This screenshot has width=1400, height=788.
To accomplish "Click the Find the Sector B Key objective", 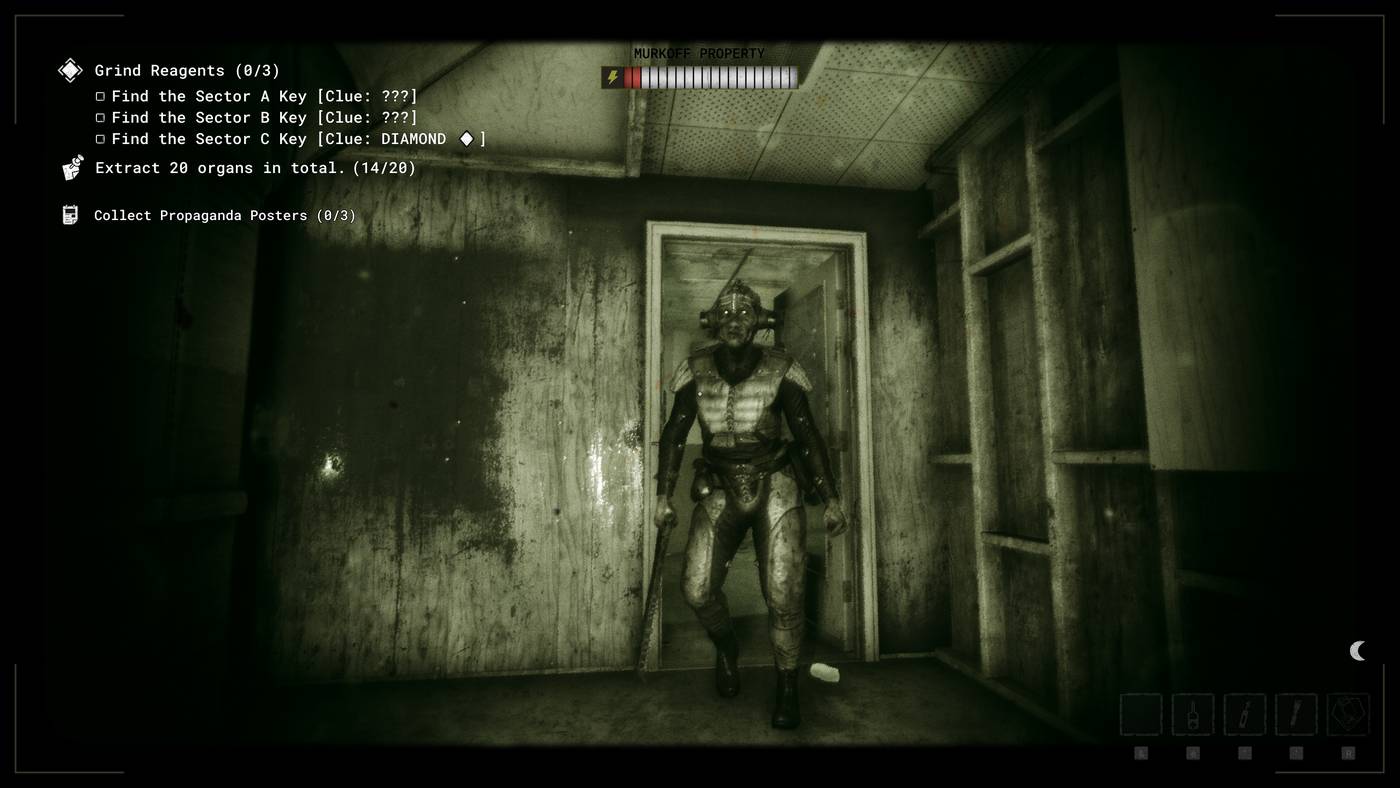I will 264,118.
